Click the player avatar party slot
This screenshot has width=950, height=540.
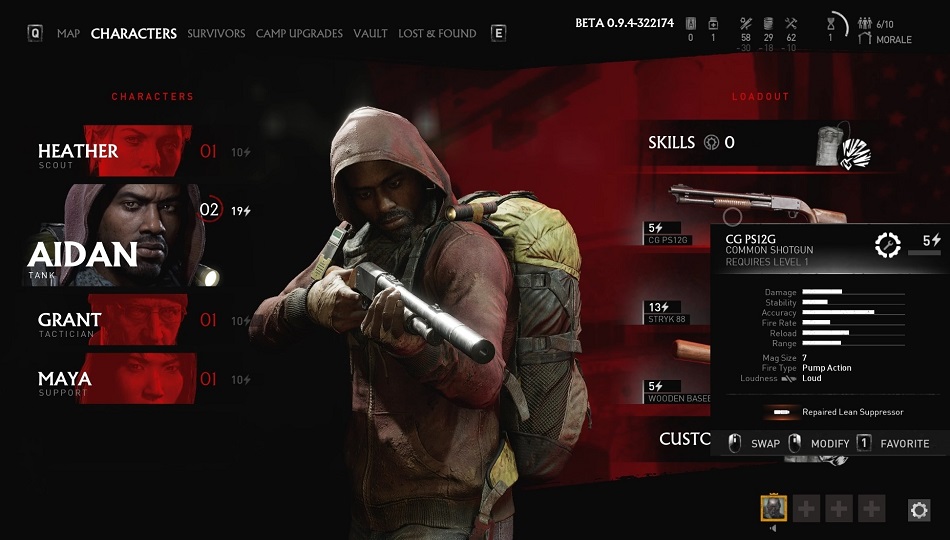tap(774, 509)
